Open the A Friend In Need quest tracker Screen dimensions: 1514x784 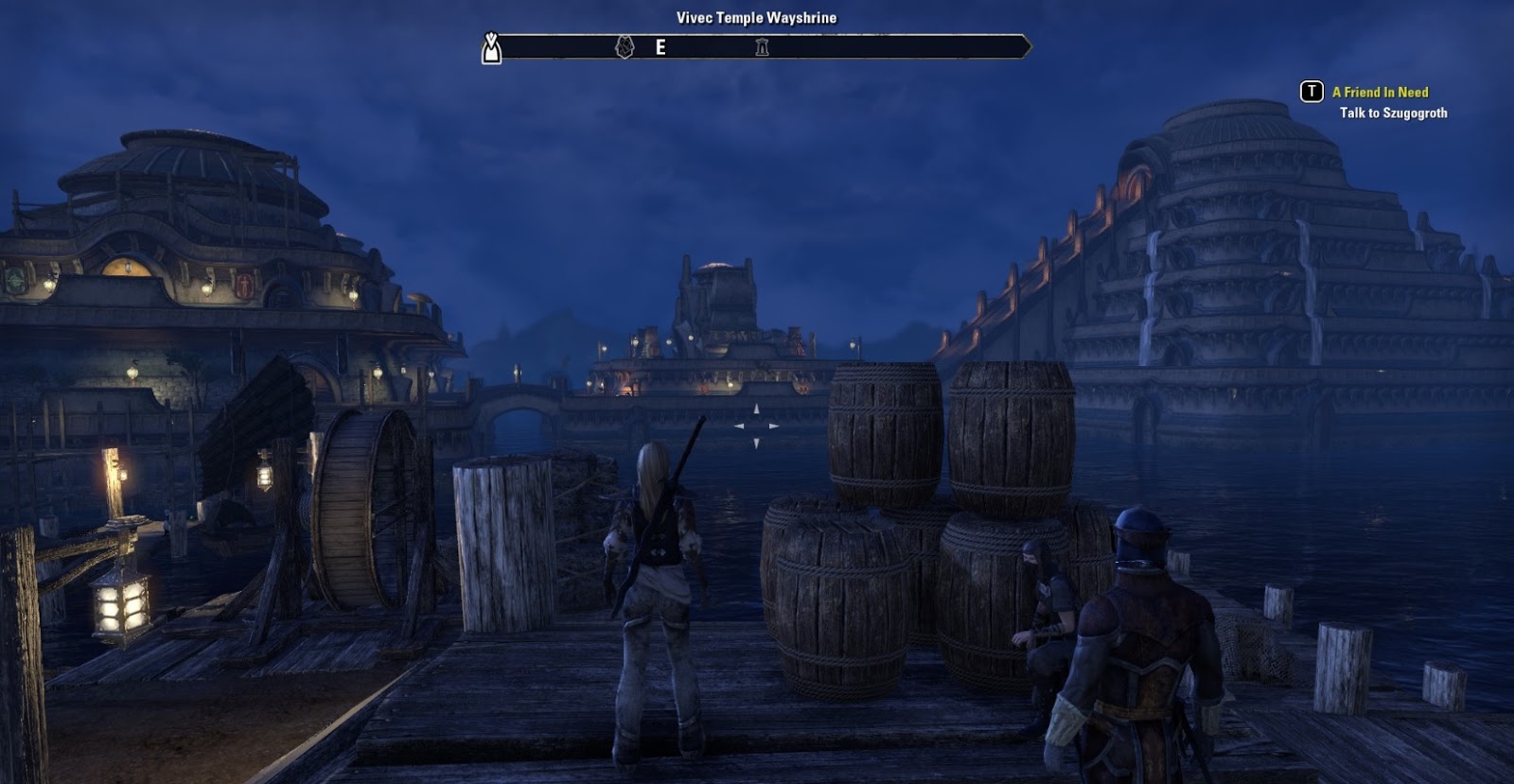click(x=1380, y=92)
